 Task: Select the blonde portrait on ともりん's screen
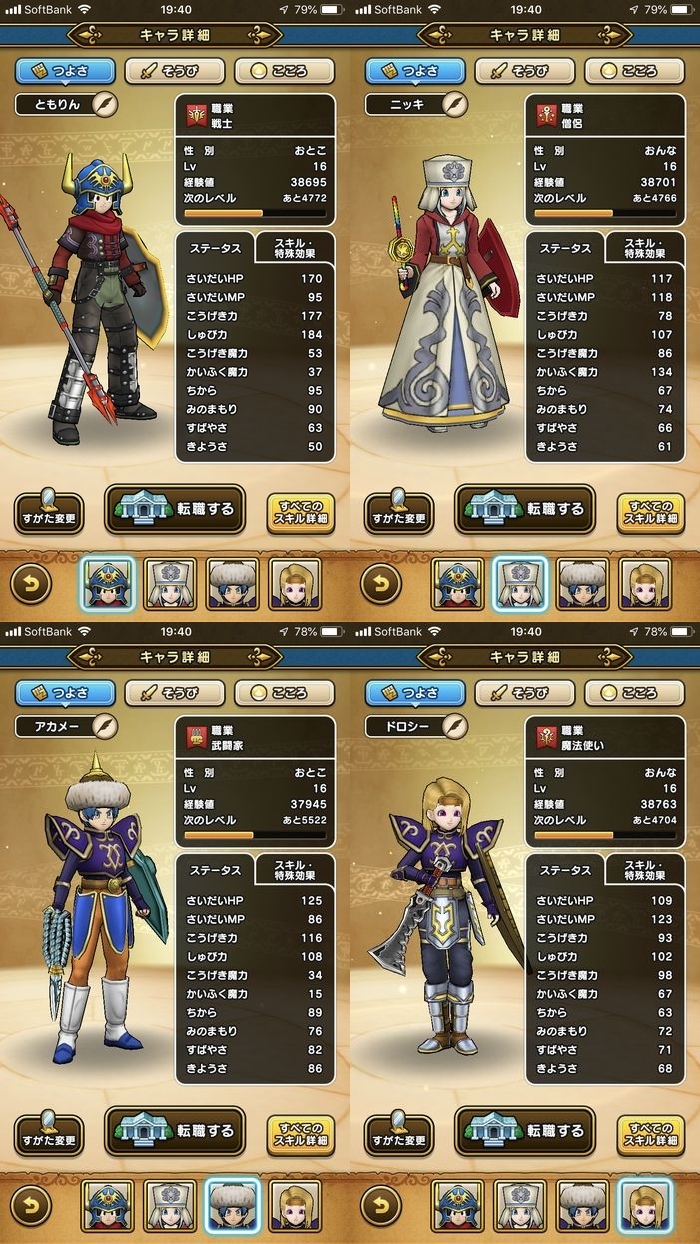[x=295, y=584]
